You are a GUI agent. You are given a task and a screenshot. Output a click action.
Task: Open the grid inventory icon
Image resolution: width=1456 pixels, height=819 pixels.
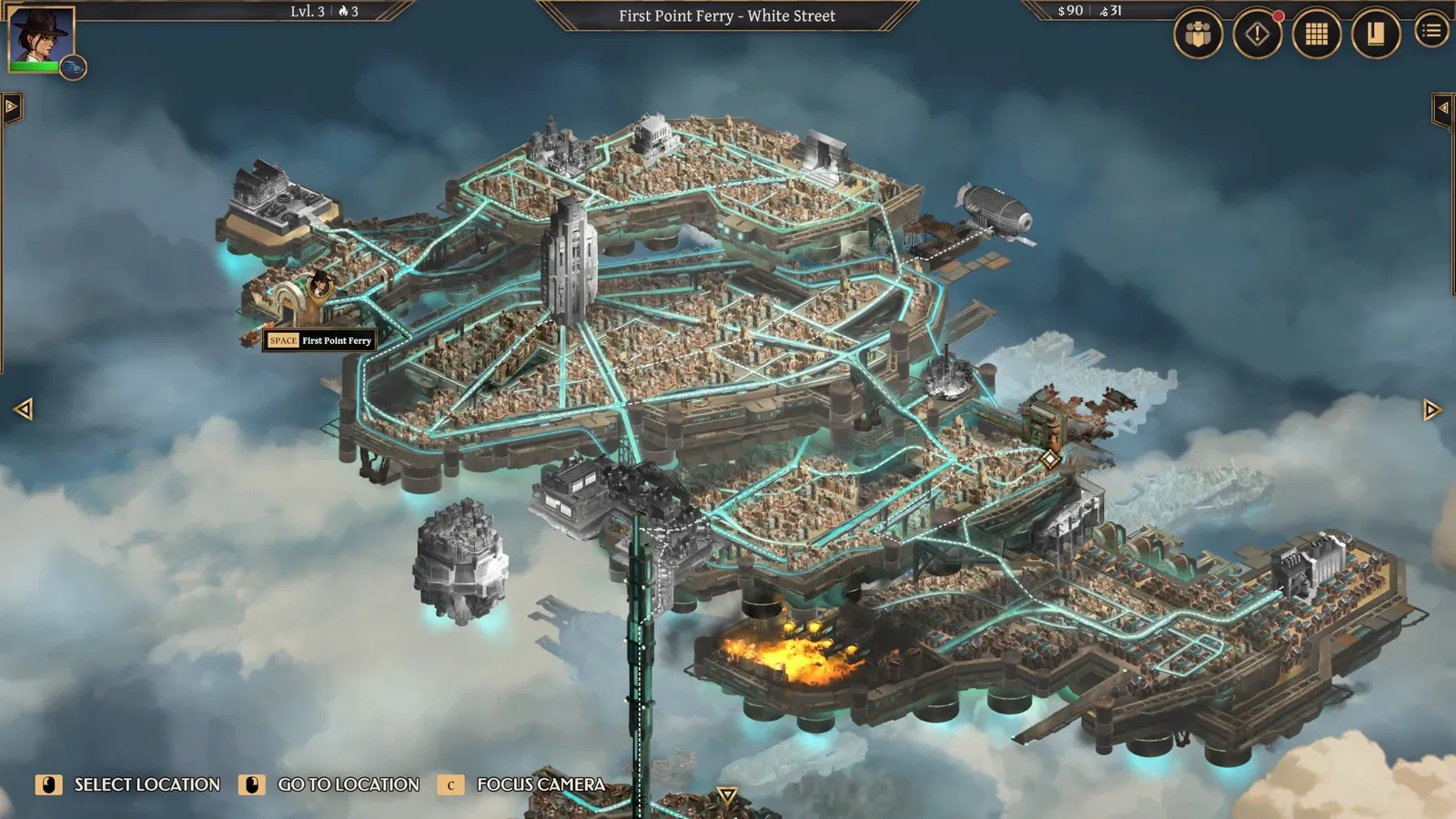pyautogui.click(x=1316, y=35)
